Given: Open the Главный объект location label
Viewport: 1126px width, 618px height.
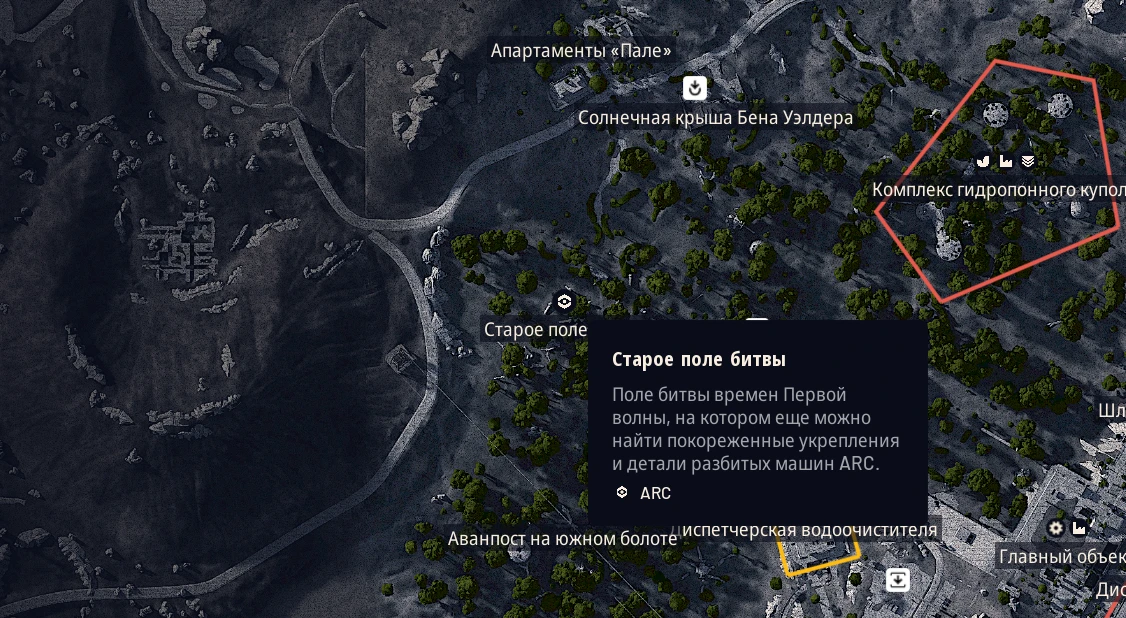Looking at the screenshot, I should [x=1061, y=556].
